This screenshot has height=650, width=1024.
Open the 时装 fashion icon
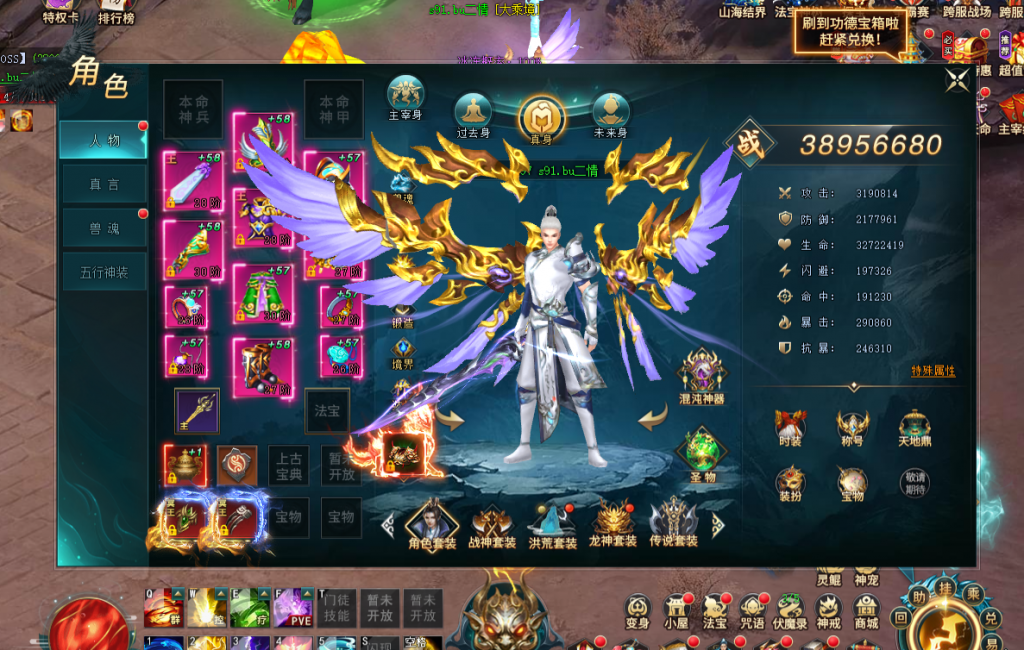(x=791, y=427)
